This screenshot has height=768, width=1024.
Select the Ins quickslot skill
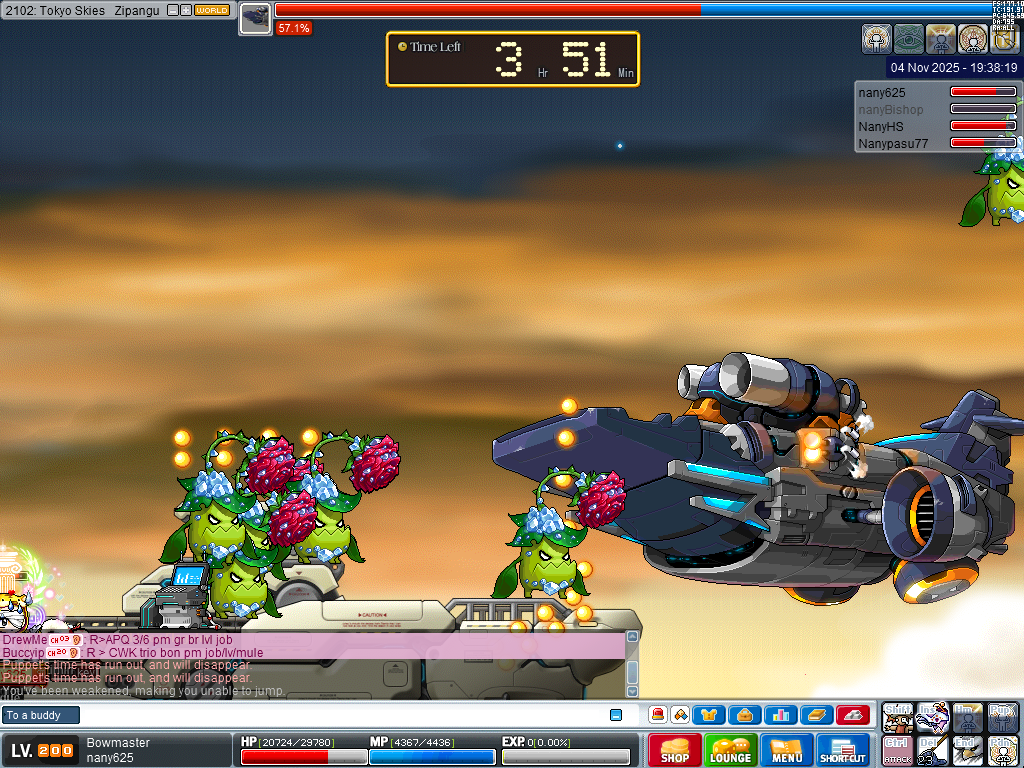coord(933,716)
